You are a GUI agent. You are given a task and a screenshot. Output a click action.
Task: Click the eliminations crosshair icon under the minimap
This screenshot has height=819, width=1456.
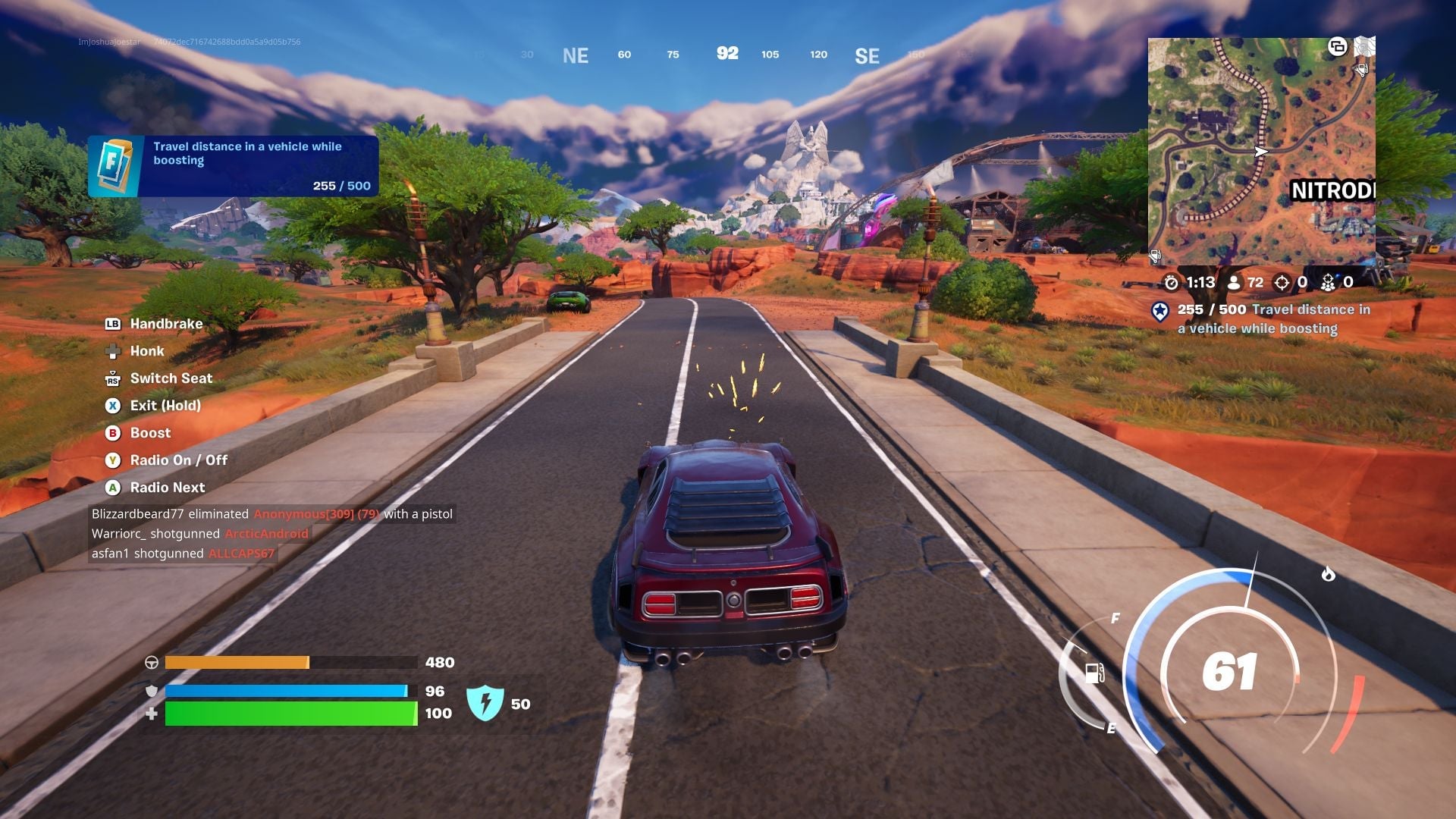(x=1282, y=284)
